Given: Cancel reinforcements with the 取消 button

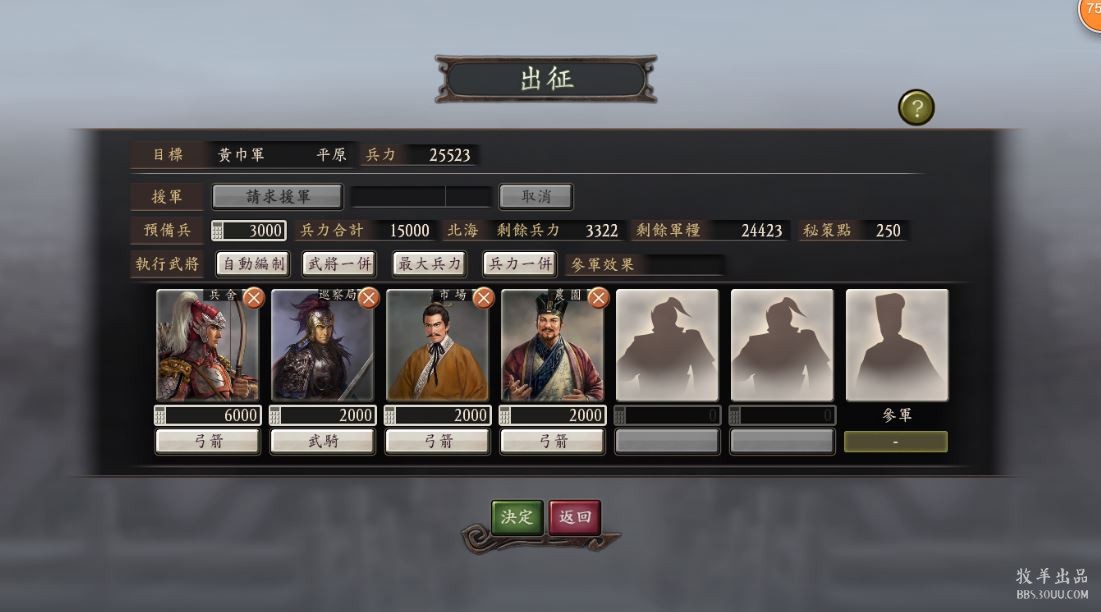Looking at the screenshot, I should coord(535,196).
